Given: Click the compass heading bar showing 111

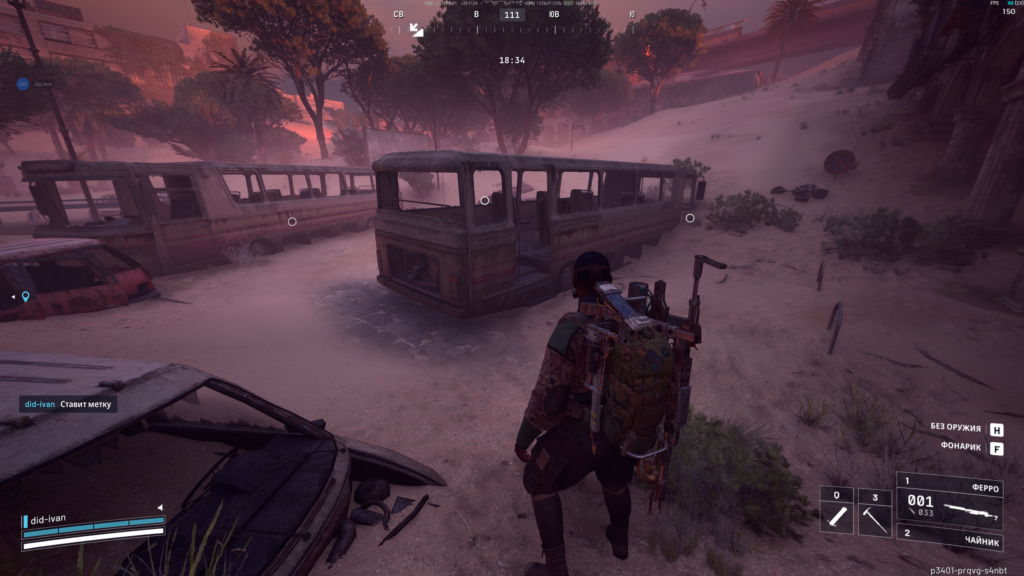Looking at the screenshot, I should [512, 15].
